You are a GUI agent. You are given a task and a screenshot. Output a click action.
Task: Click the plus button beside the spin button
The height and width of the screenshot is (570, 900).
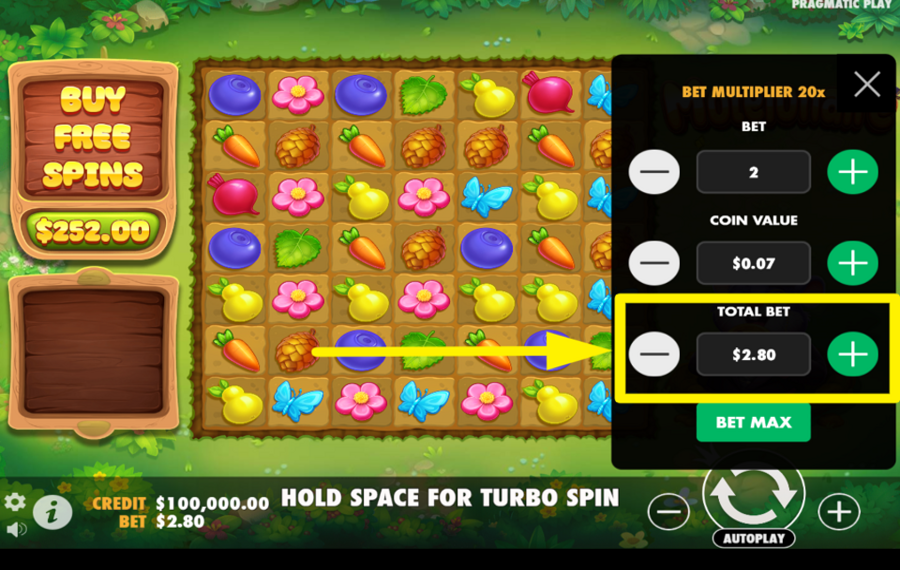coord(838,512)
